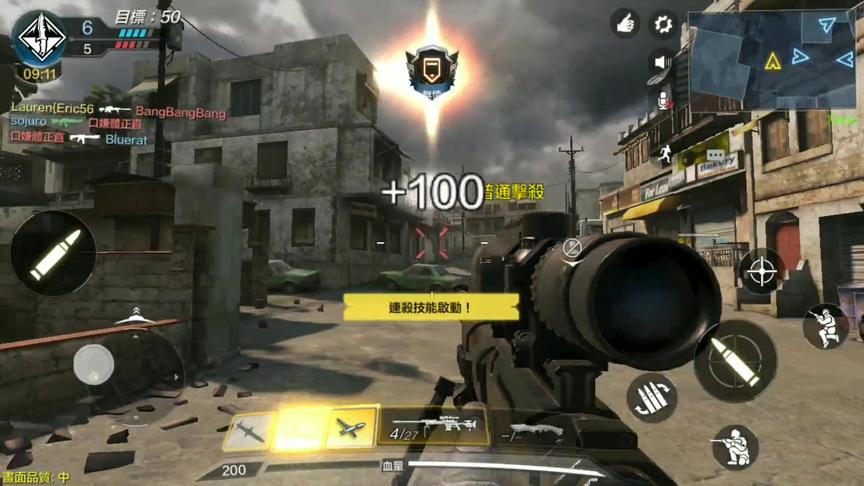Tap the running man sprint icon
This screenshot has height=486, width=864.
(x=662, y=154)
